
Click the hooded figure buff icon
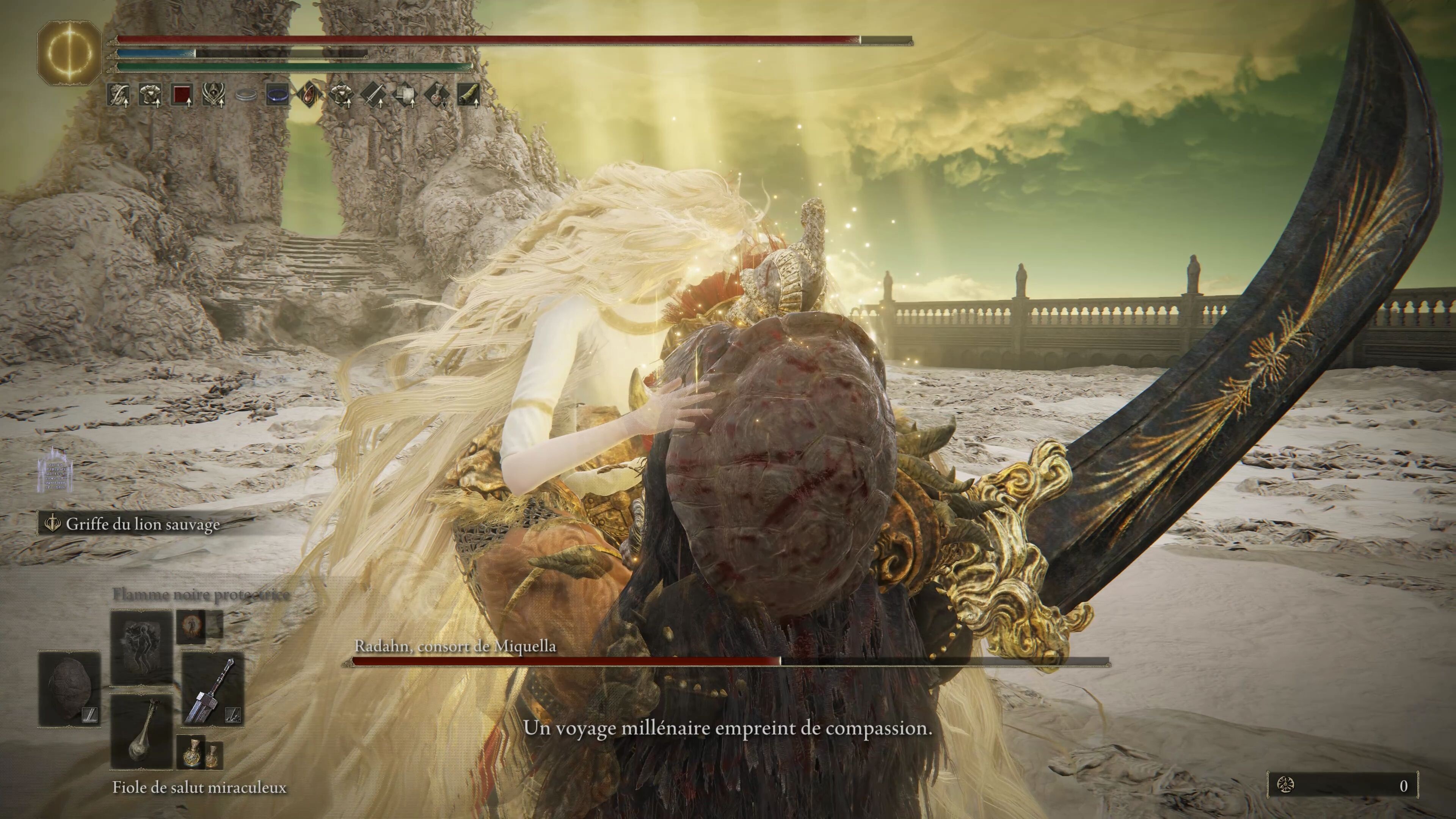pyautogui.click(x=214, y=95)
